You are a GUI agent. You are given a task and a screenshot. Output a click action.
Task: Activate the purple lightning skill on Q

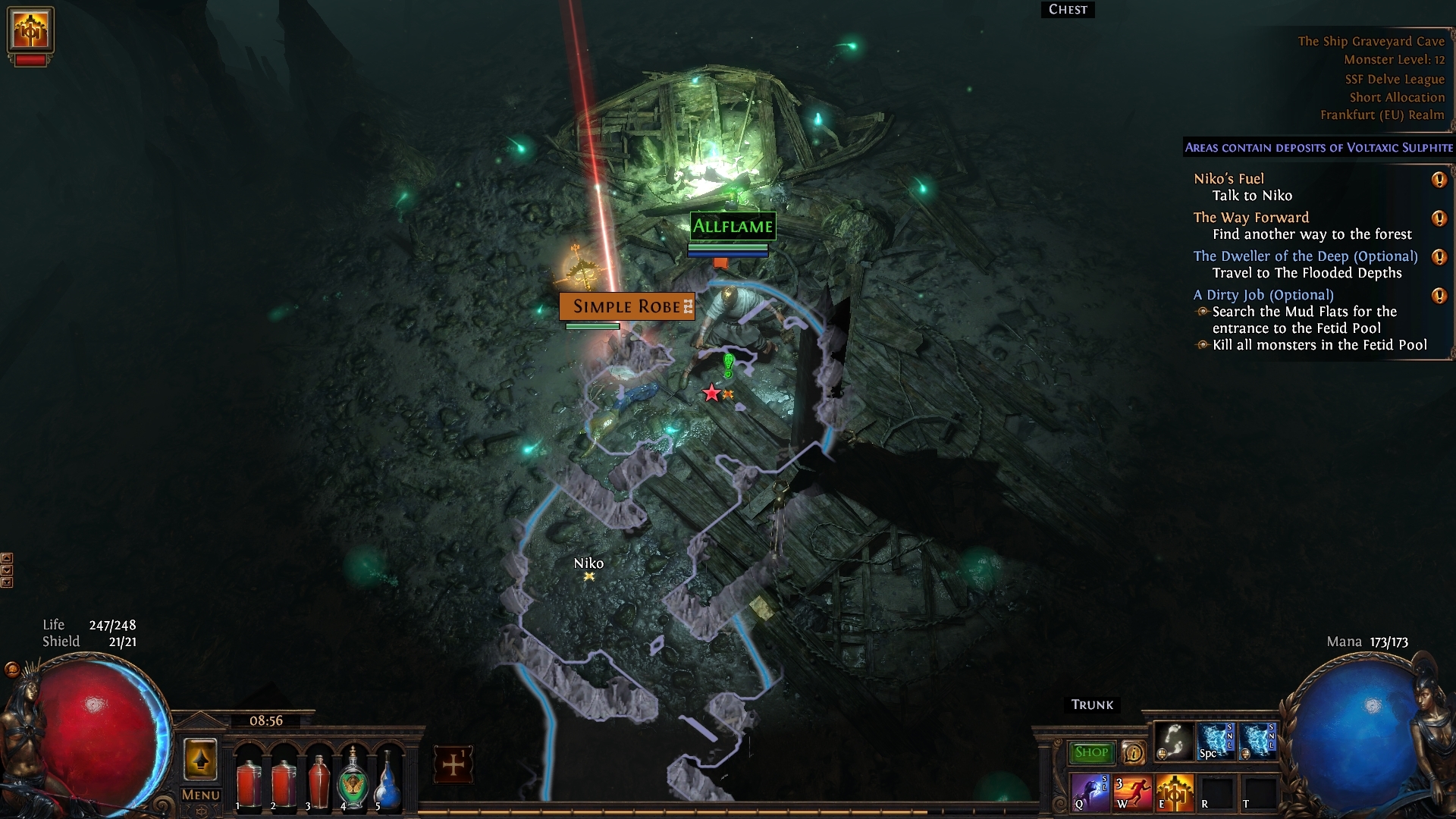pos(1090,792)
